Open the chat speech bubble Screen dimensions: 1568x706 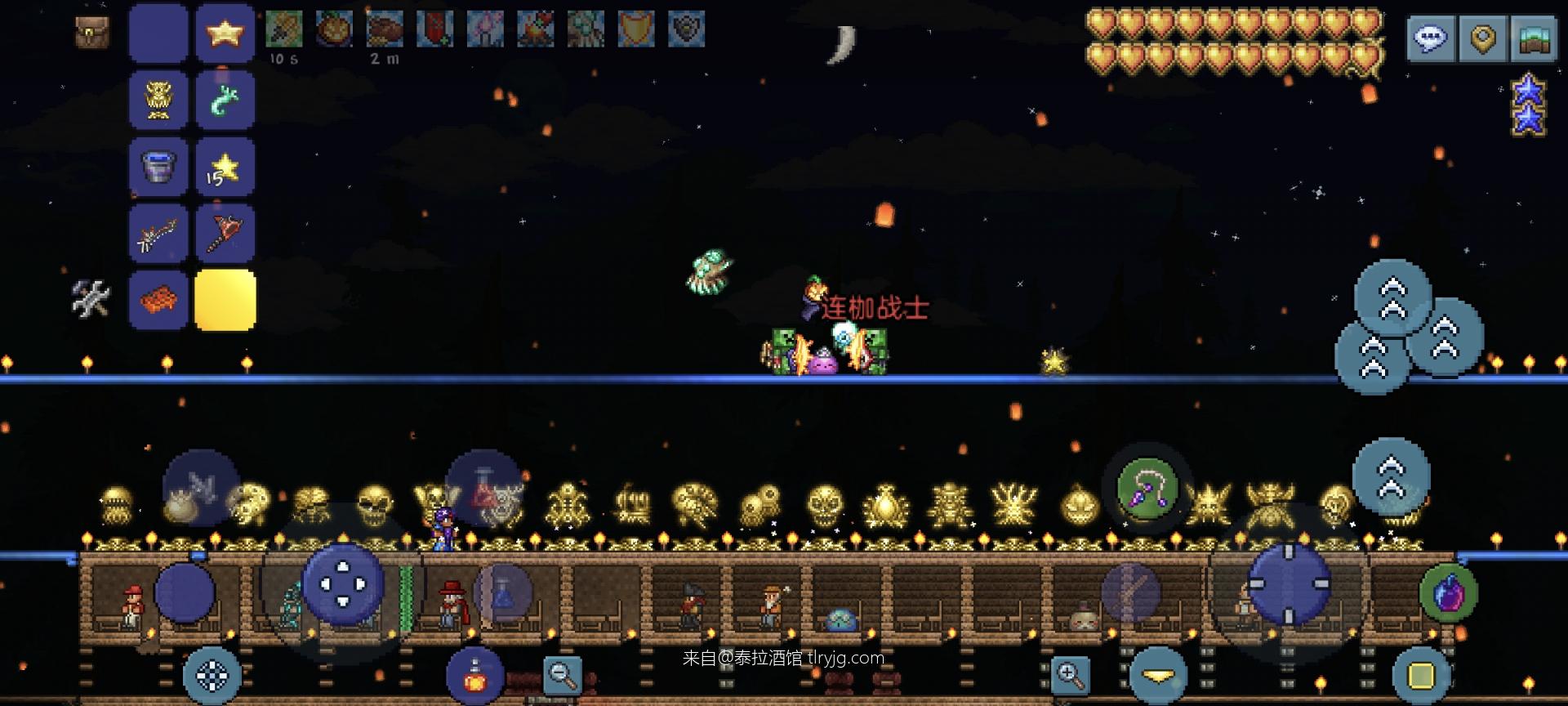[1430, 38]
